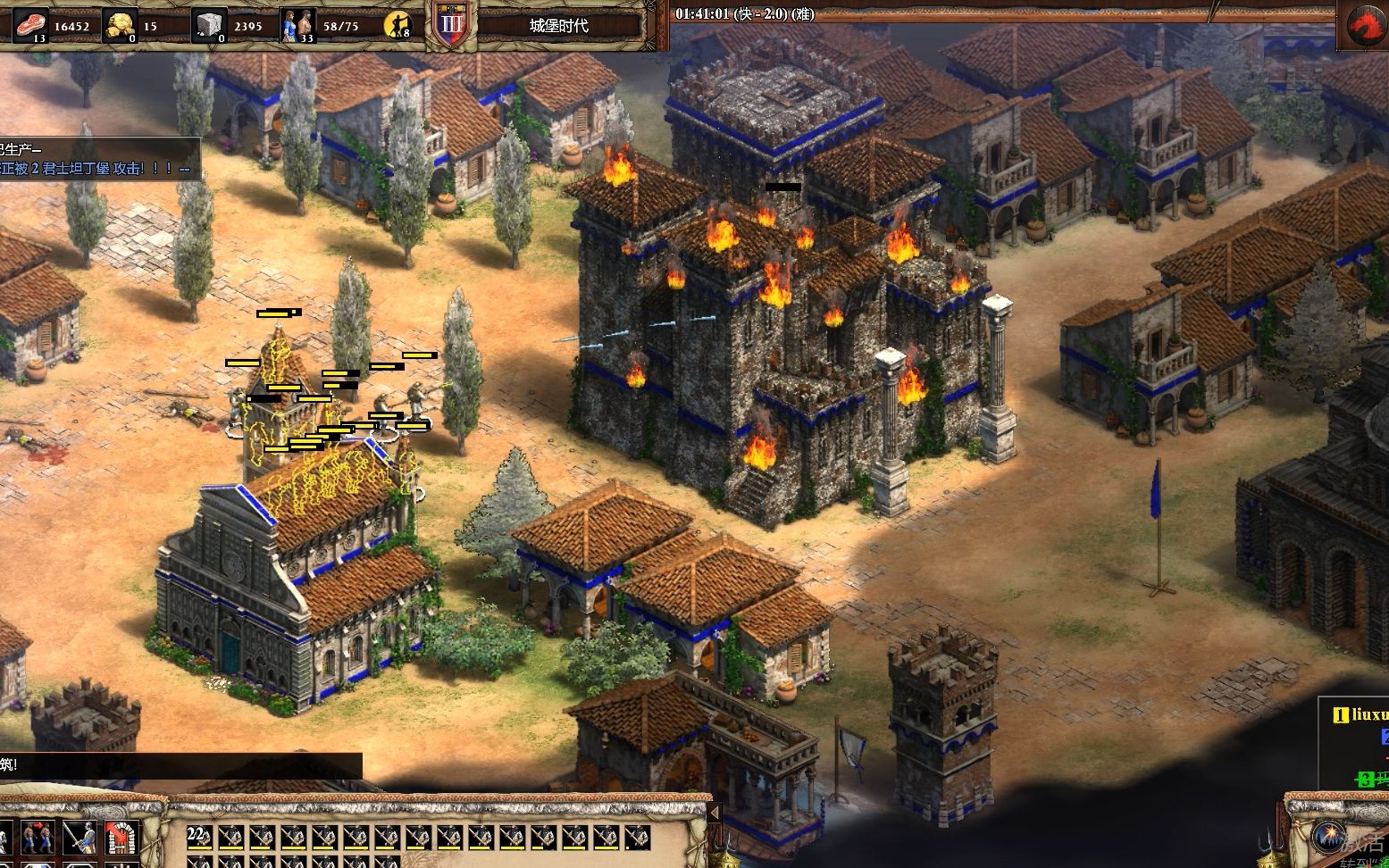Collapse the selected units panel arrow
Image resolution: width=1389 pixels, height=868 pixels.
714,813
